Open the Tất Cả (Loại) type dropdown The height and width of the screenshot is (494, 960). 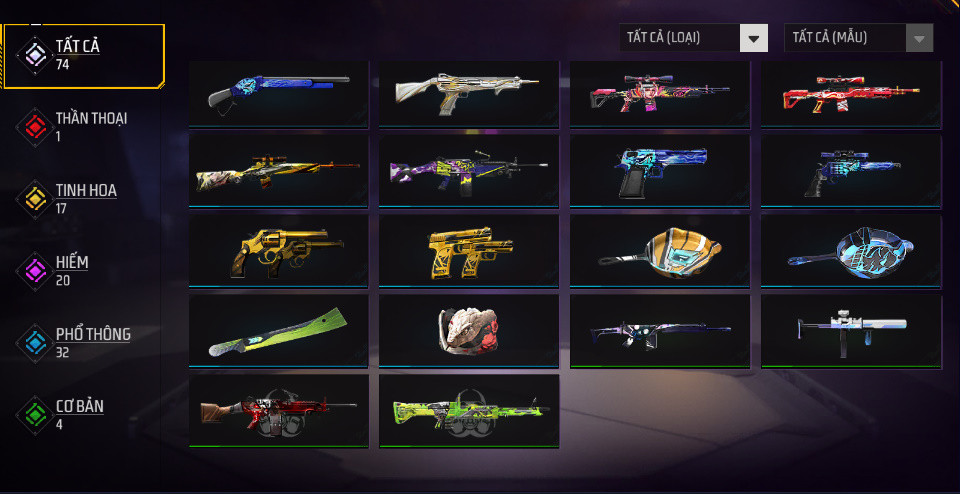(x=693, y=38)
